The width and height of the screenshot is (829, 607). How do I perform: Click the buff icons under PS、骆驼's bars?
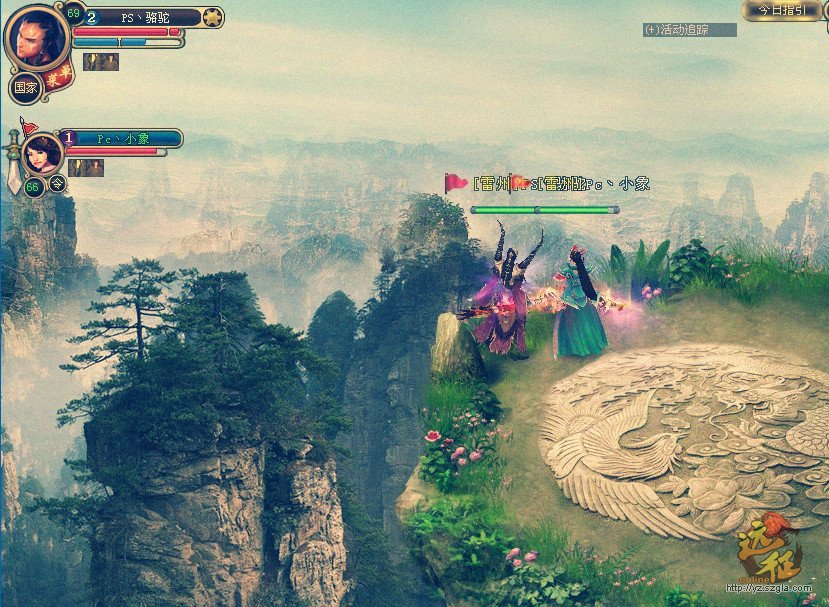click(x=100, y=62)
